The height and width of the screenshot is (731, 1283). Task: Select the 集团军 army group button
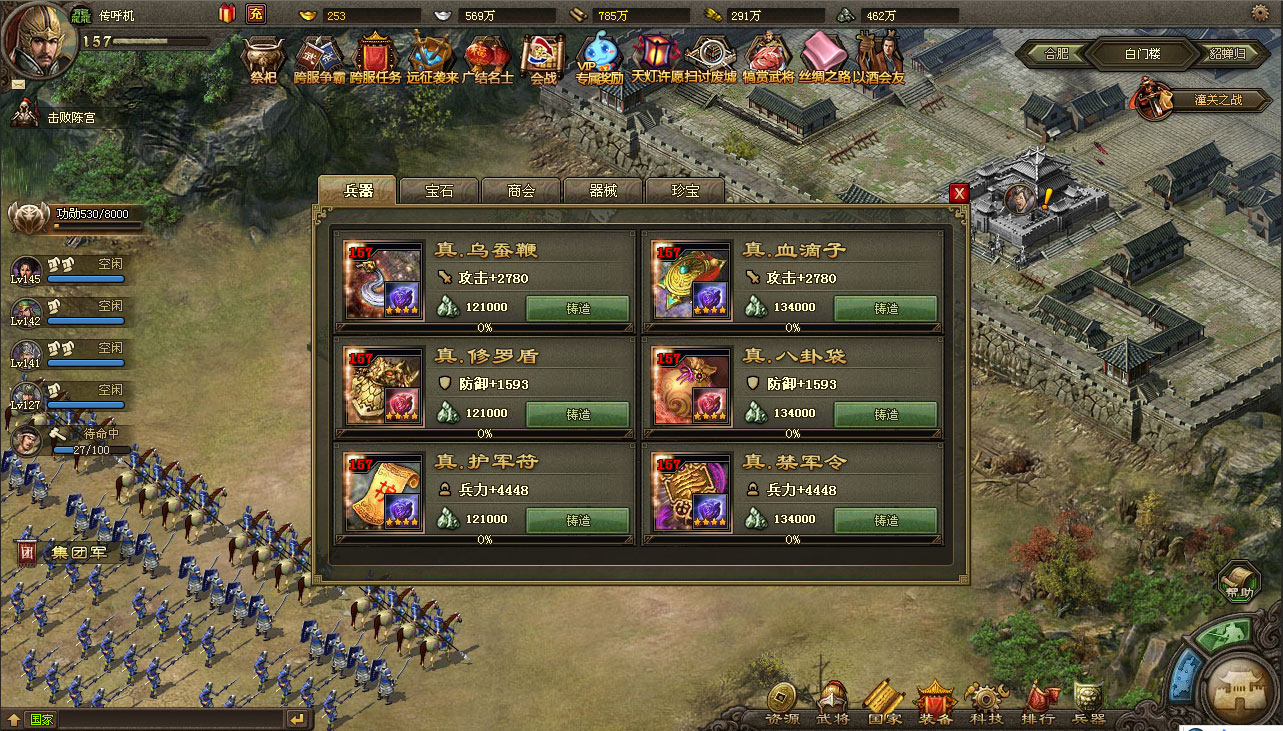coord(72,552)
